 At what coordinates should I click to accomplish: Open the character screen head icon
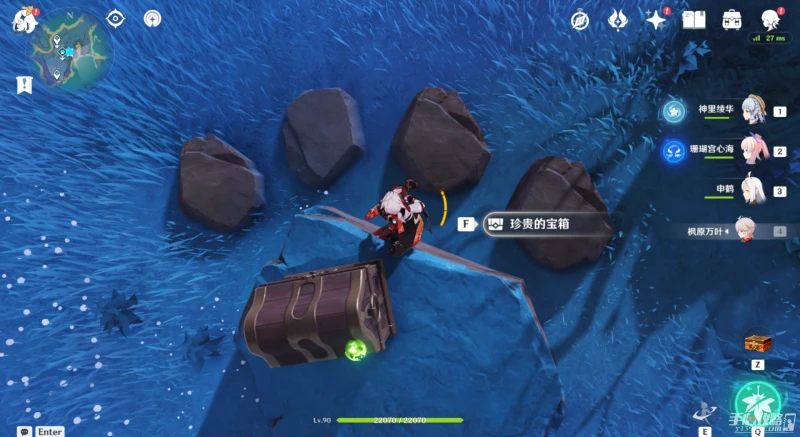click(771, 19)
